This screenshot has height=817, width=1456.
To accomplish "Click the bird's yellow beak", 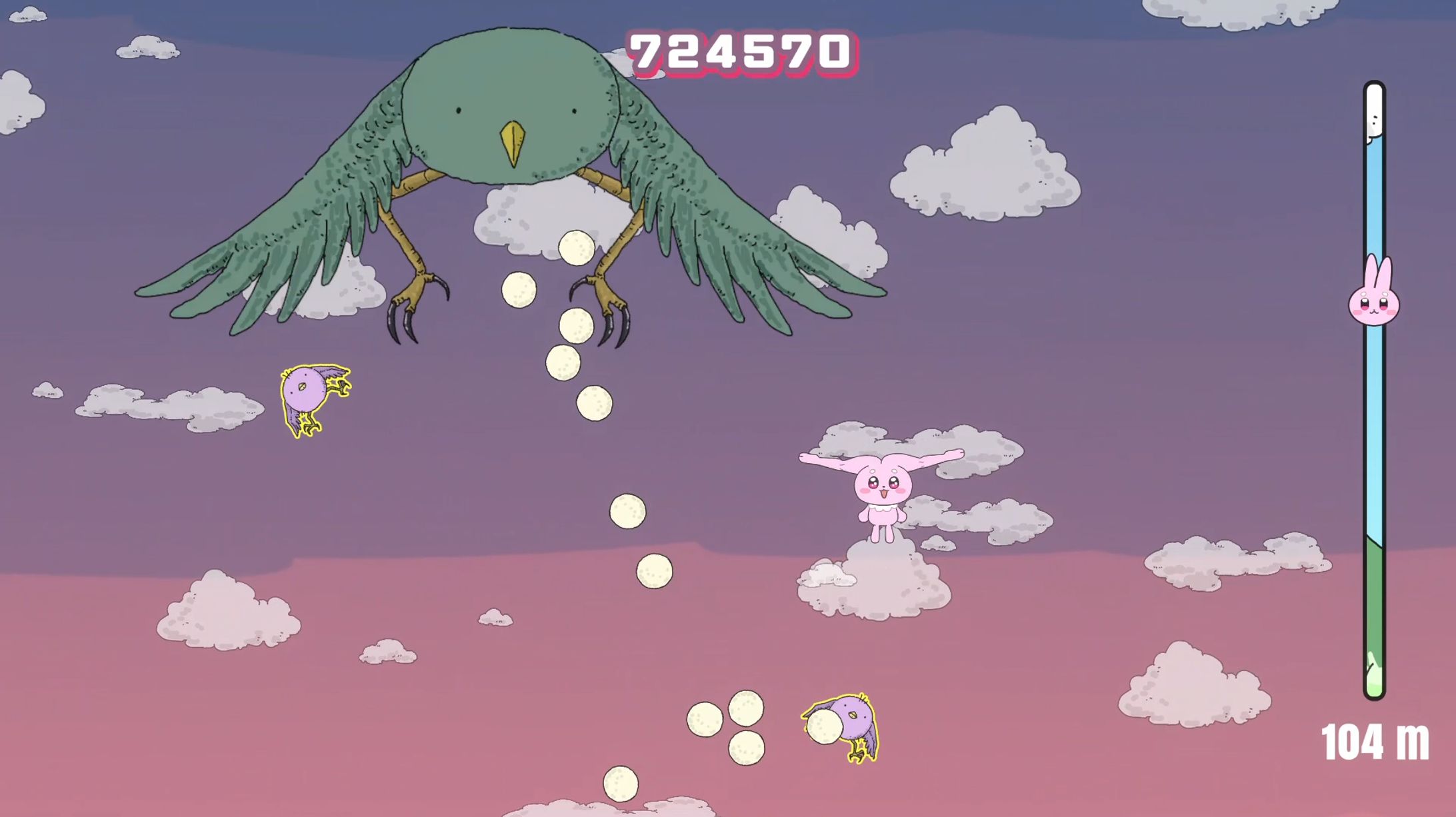I will click(x=513, y=143).
